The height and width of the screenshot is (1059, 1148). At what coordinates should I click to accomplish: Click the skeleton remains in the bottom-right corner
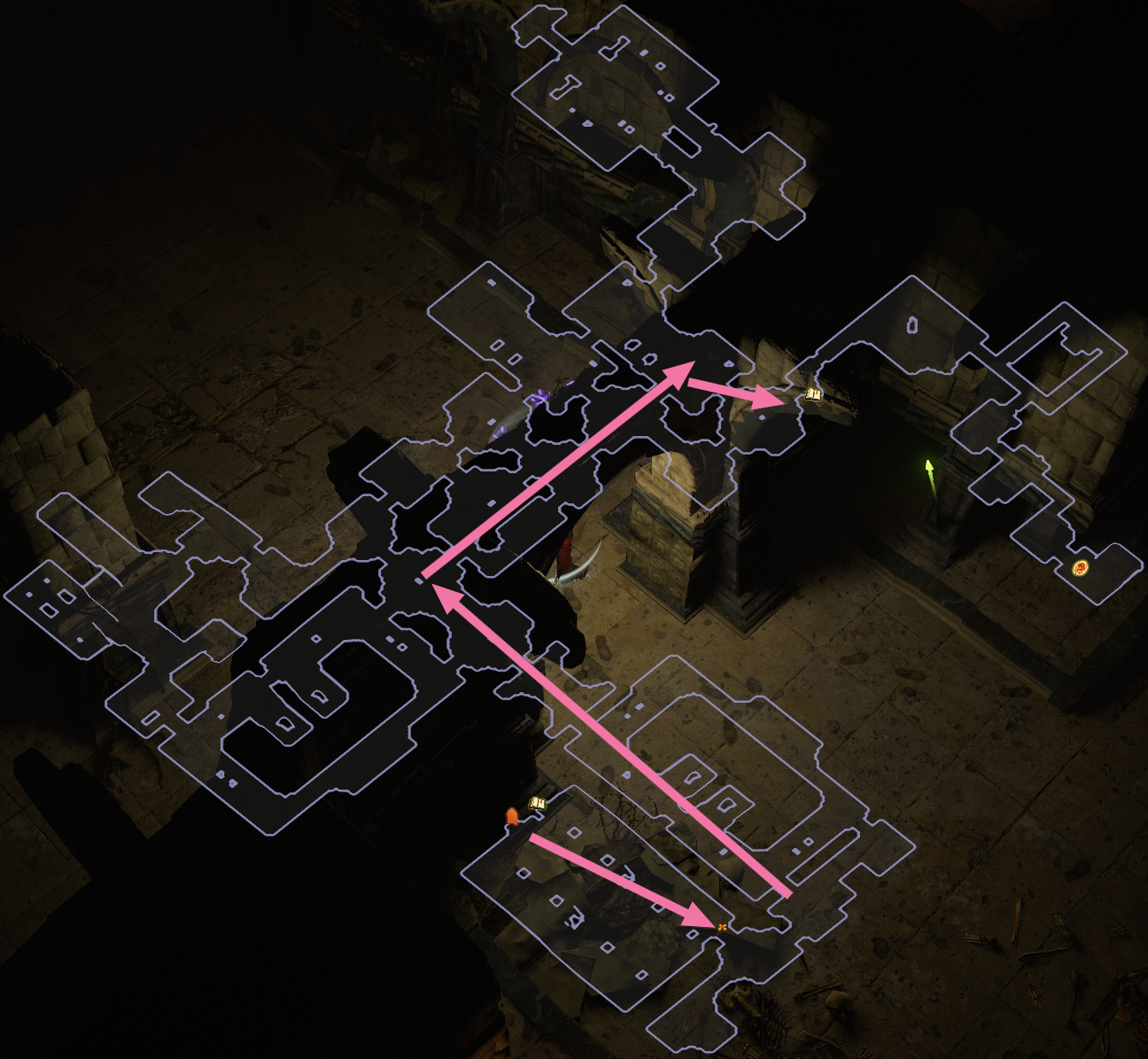tap(762, 1019)
